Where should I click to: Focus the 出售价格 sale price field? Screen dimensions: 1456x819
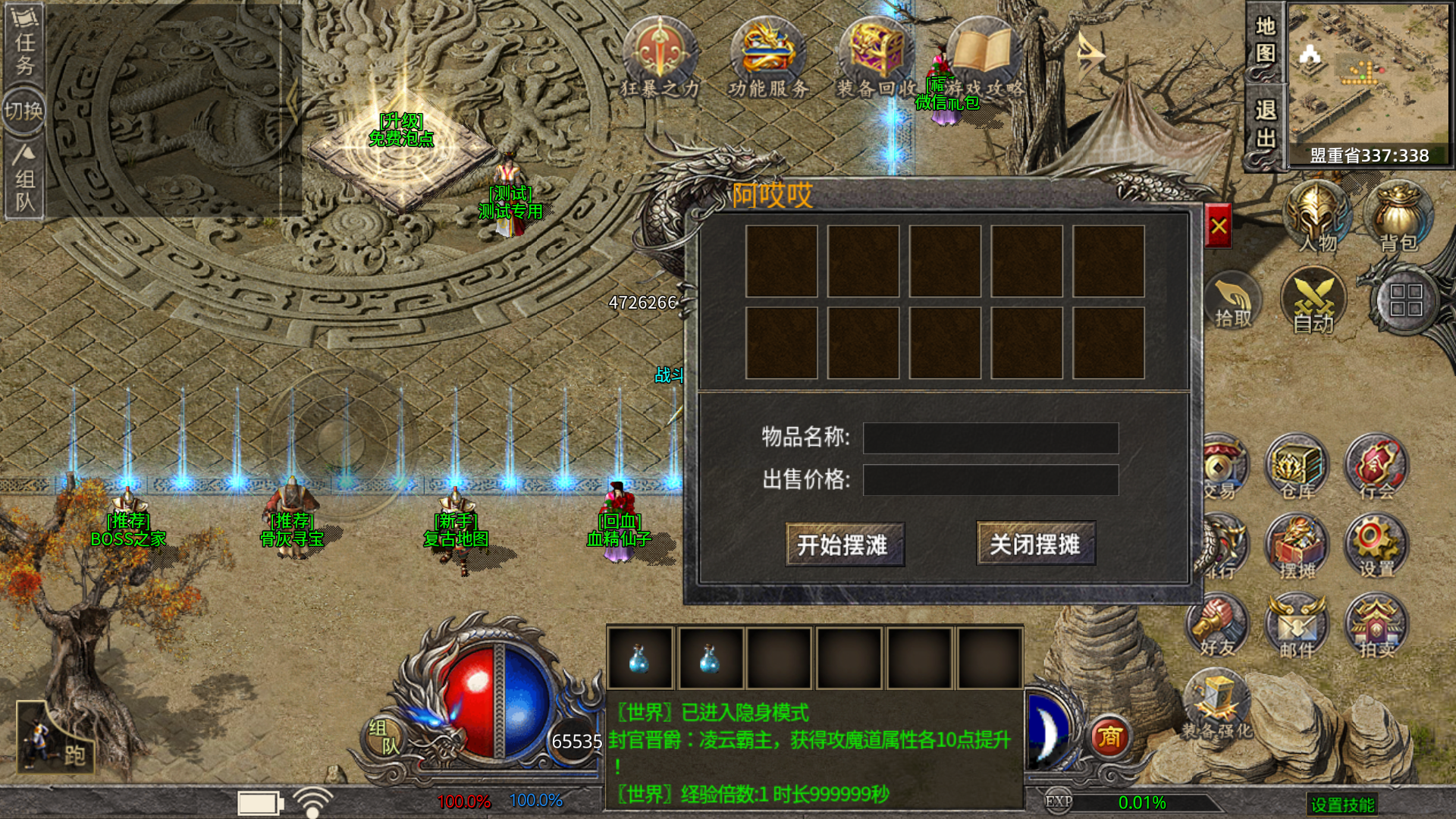tap(990, 480)
